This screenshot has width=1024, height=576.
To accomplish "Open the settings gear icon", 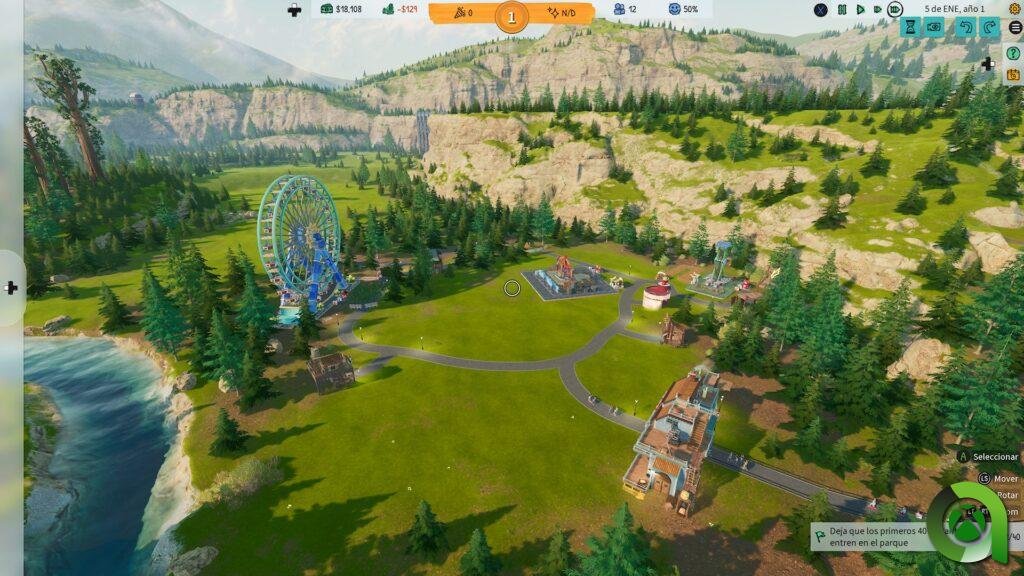I will tap(1015, 9).
